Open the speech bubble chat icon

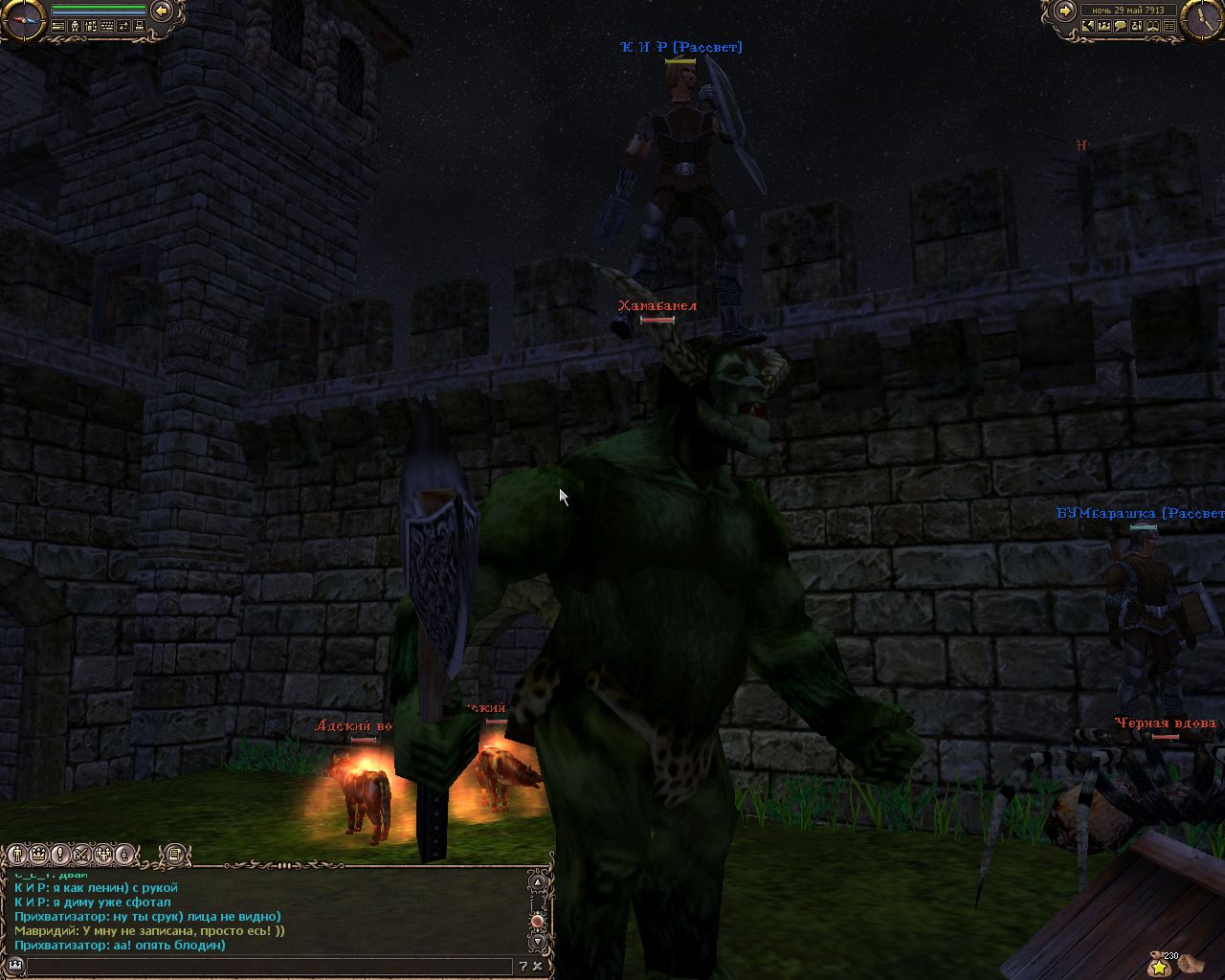[x=1121, y=26]
